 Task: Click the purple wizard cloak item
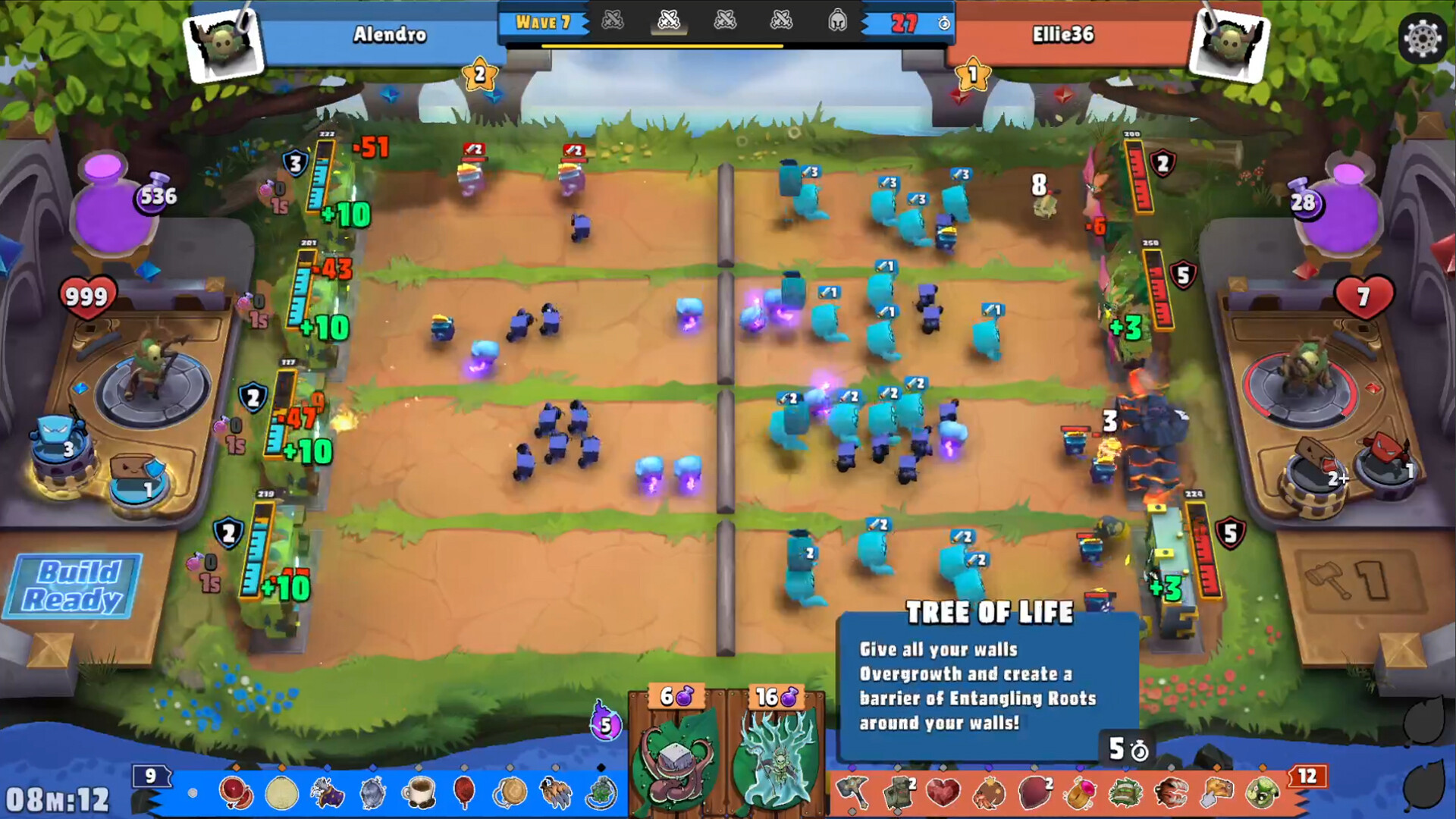coord(328,795)
